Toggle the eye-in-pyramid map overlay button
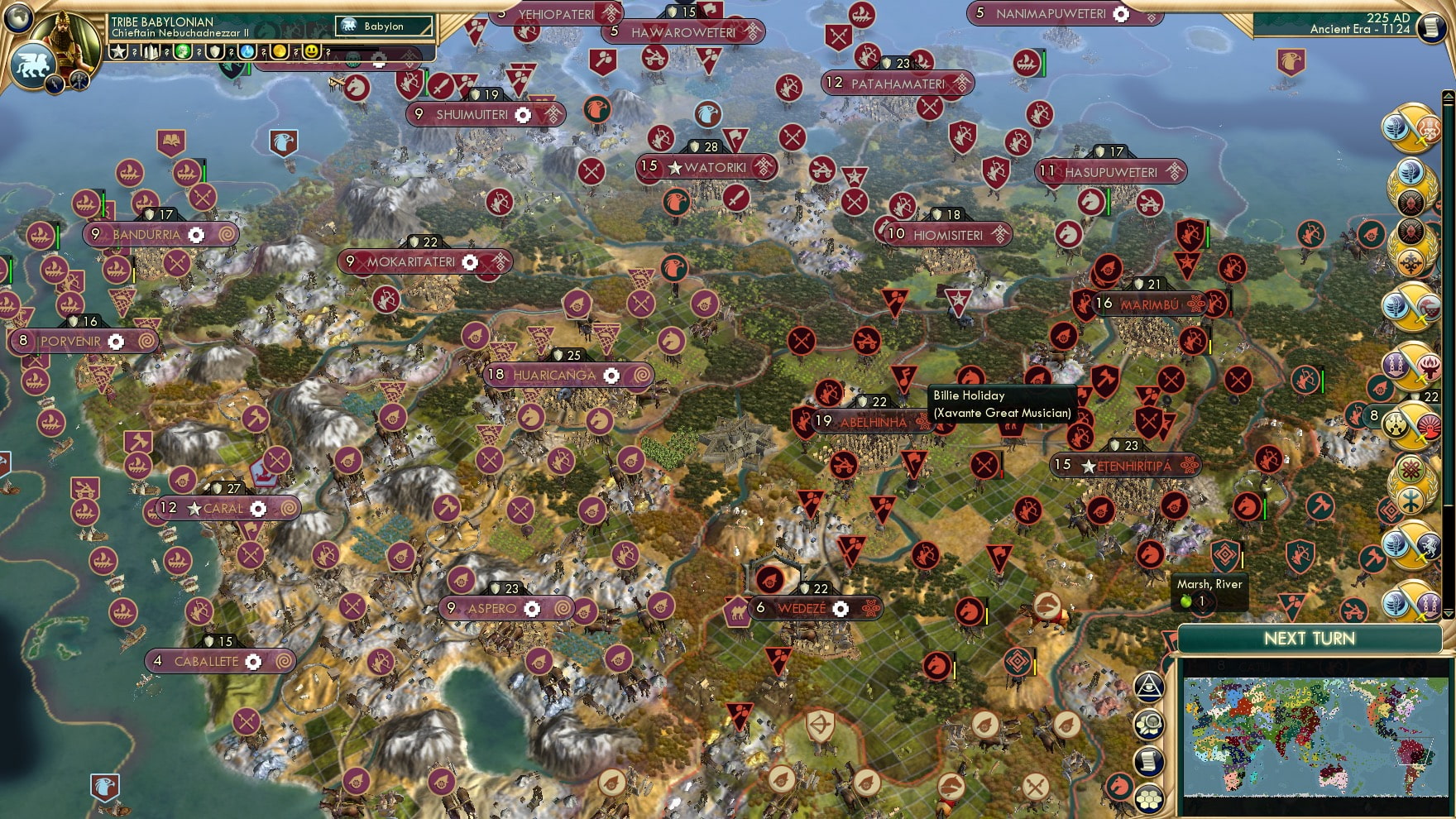The width and height of the screenshot is (1456, 819). (1151, 687)
